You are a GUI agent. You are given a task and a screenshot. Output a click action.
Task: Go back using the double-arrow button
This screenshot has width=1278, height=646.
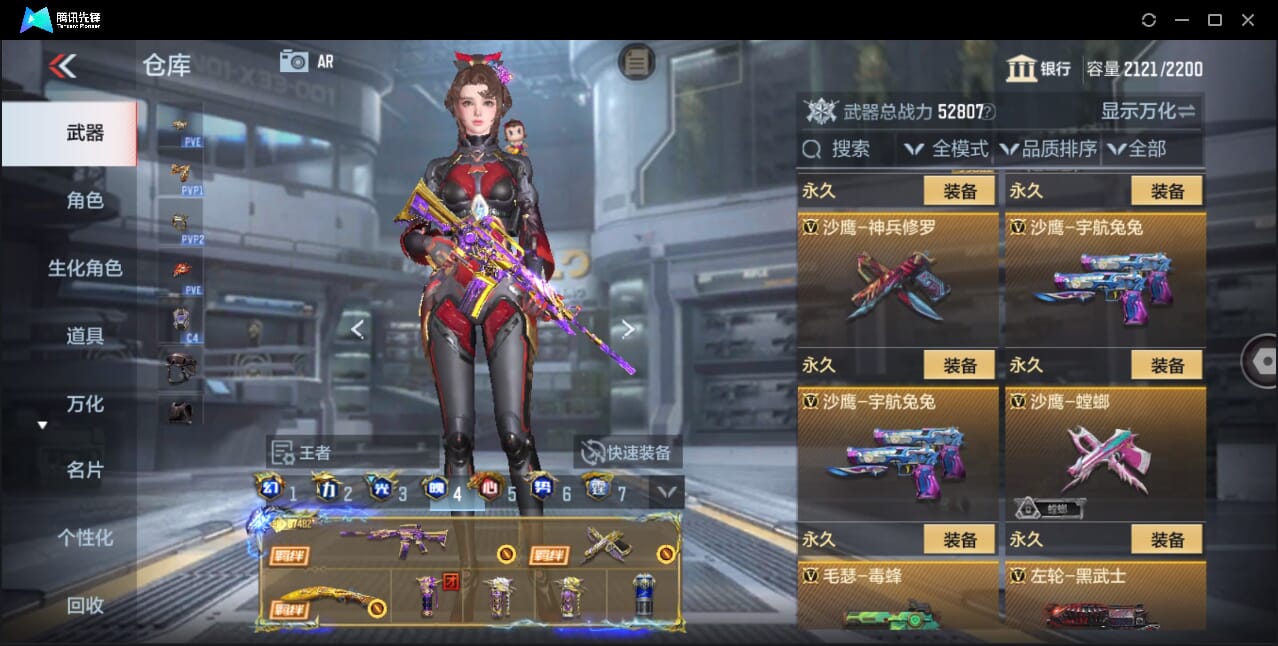point(62,66)
